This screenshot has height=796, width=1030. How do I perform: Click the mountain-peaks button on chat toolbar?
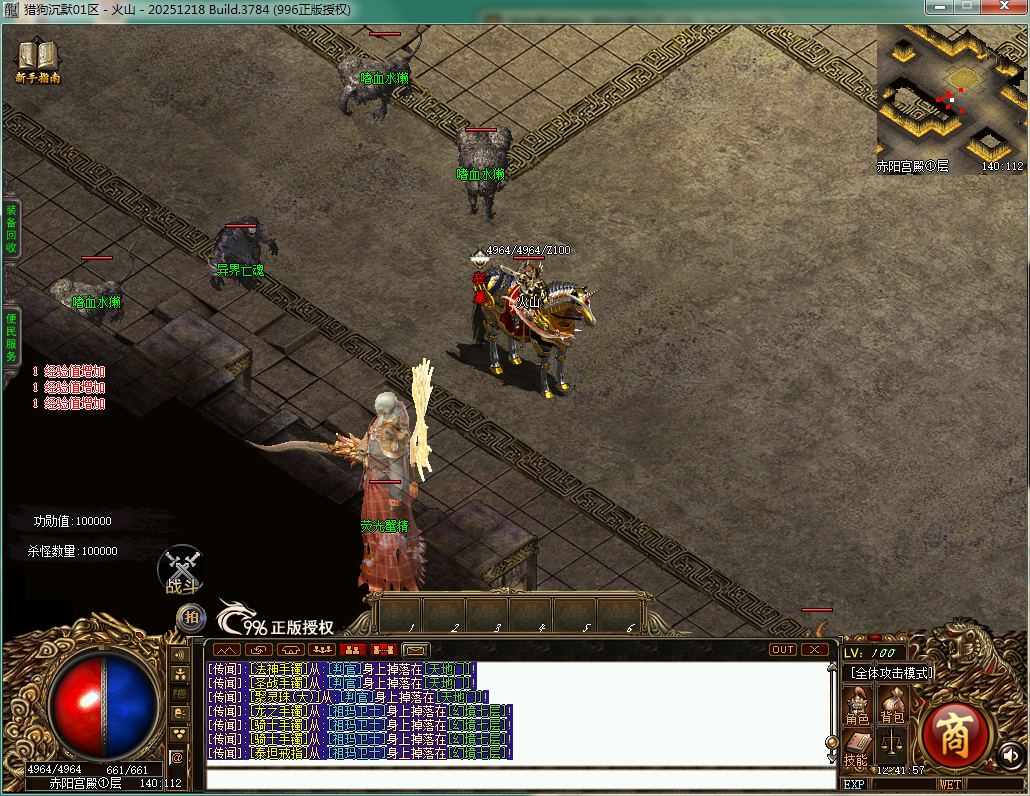(225, 650)
